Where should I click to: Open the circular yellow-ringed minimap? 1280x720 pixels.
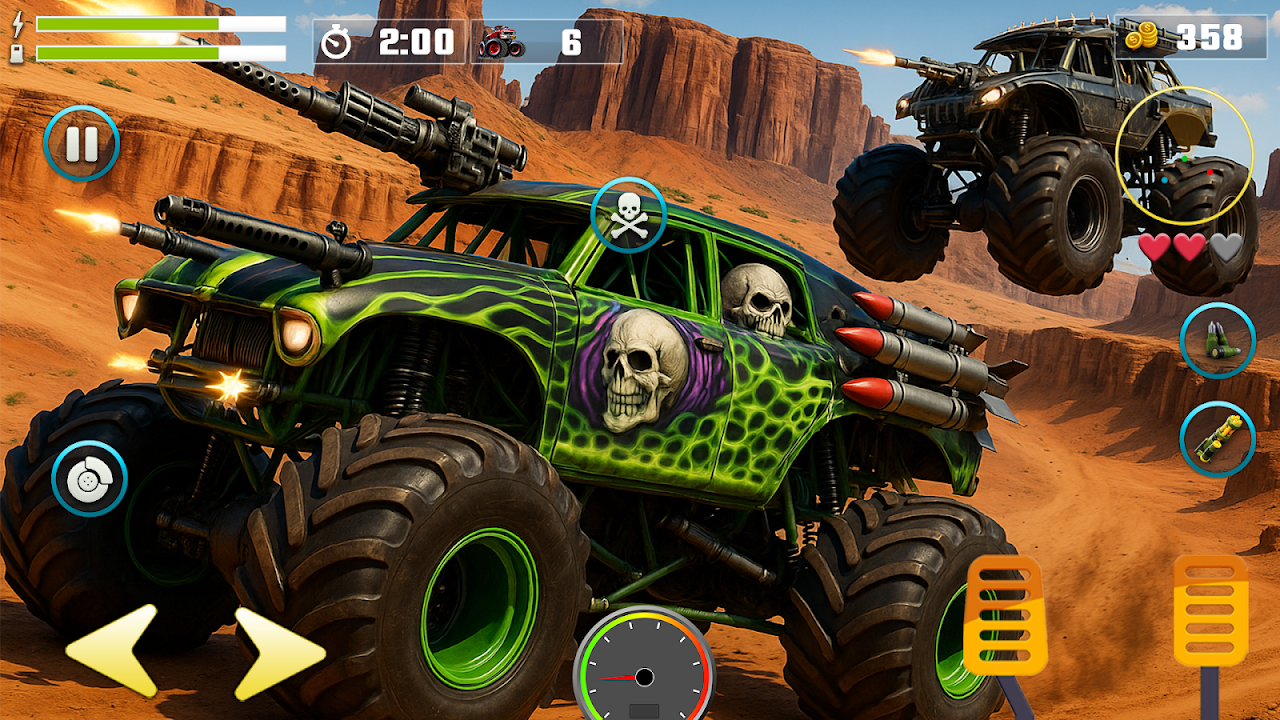[1184, 155]
